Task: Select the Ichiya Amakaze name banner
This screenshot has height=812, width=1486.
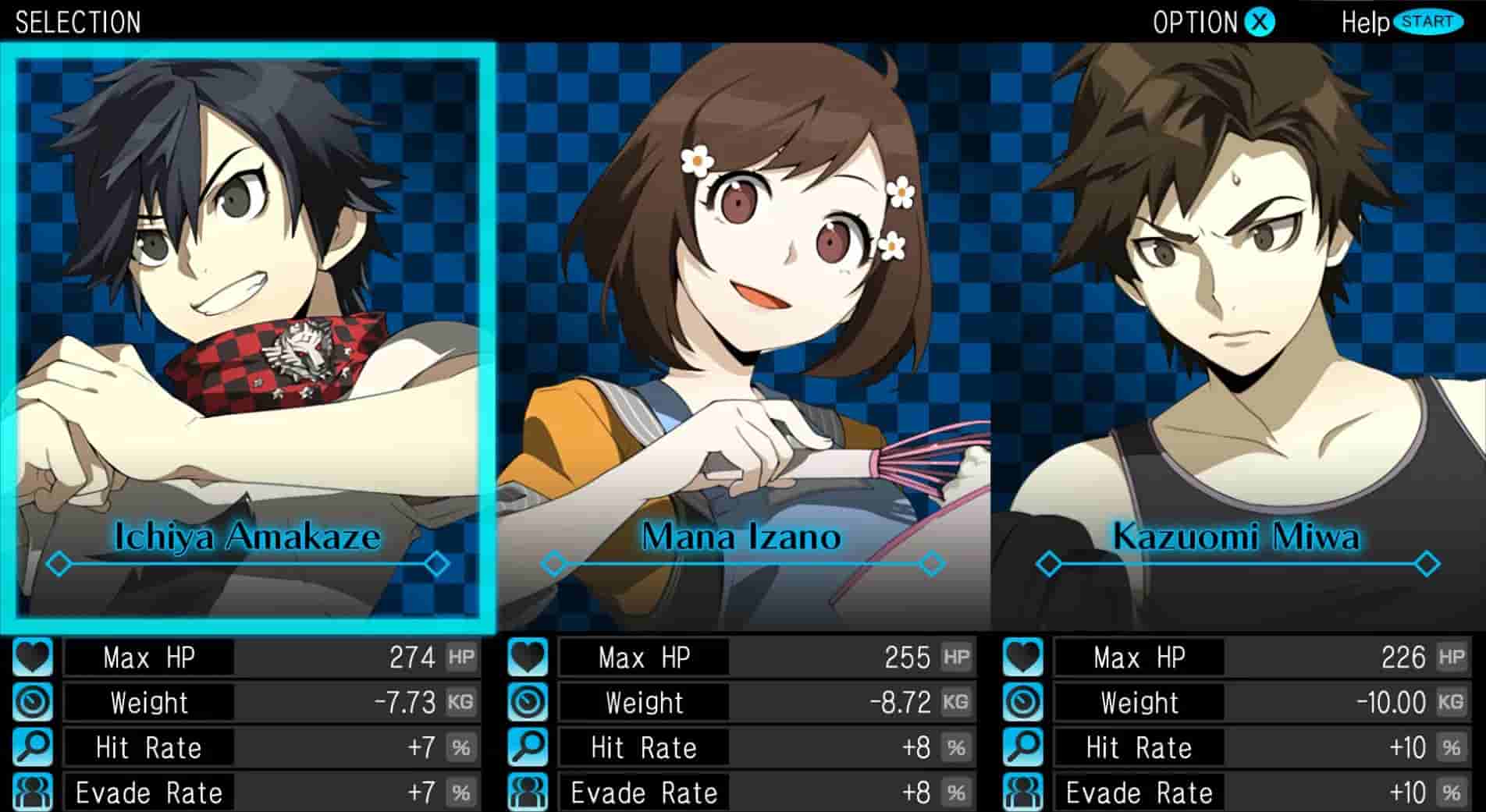Action: pyautogui.click(x=250, y=535)
